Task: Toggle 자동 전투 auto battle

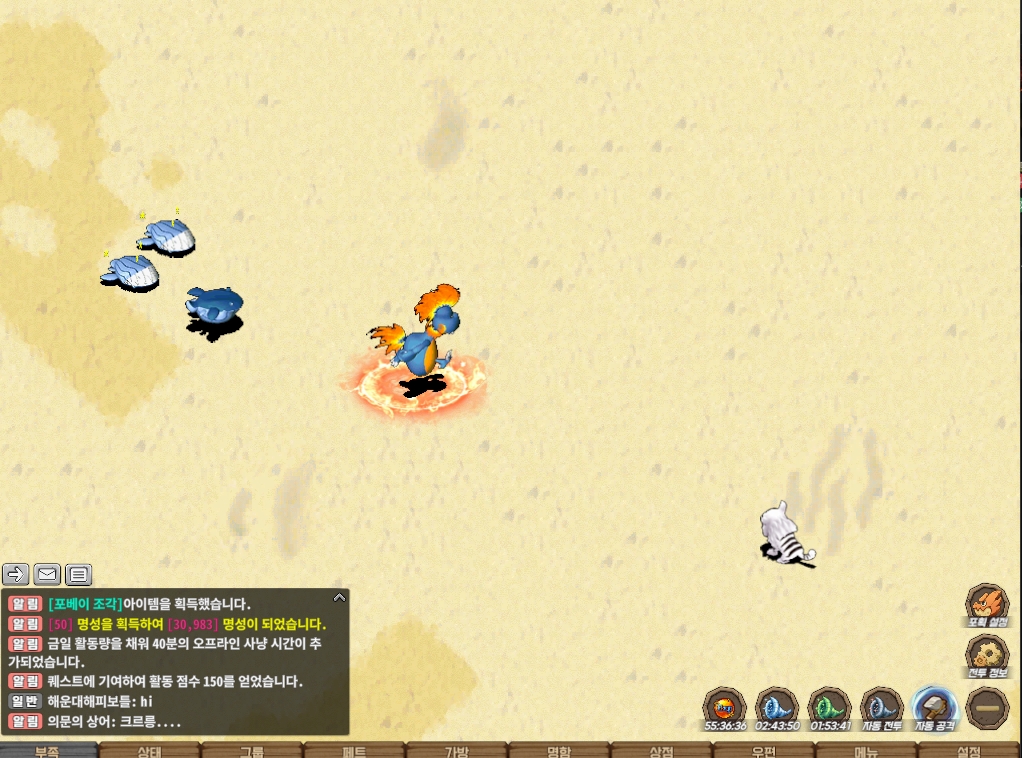Action: click(x=882, y=707)
